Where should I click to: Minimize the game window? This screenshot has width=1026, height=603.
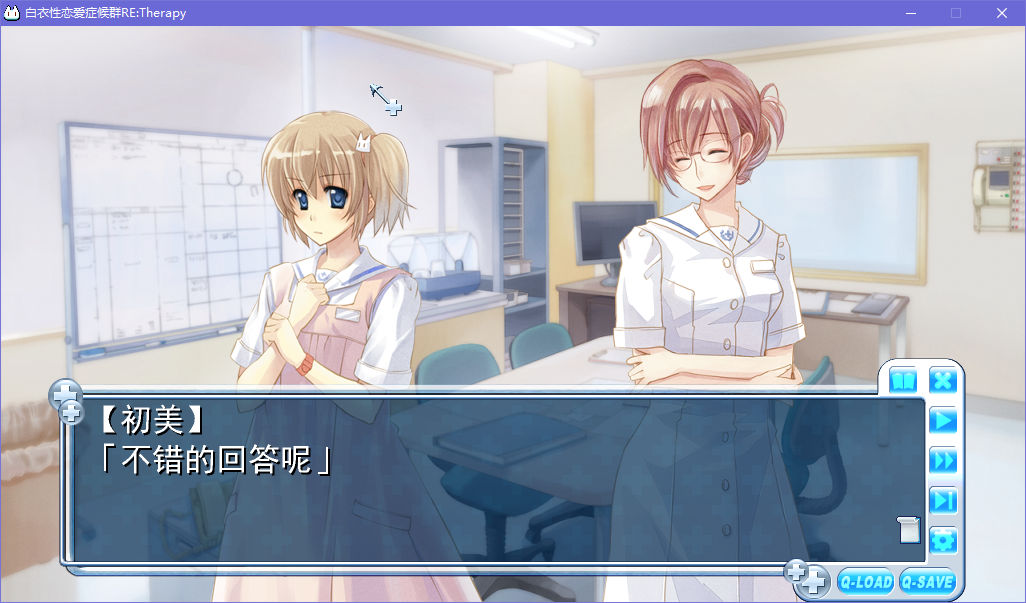(x=910, y=13)
